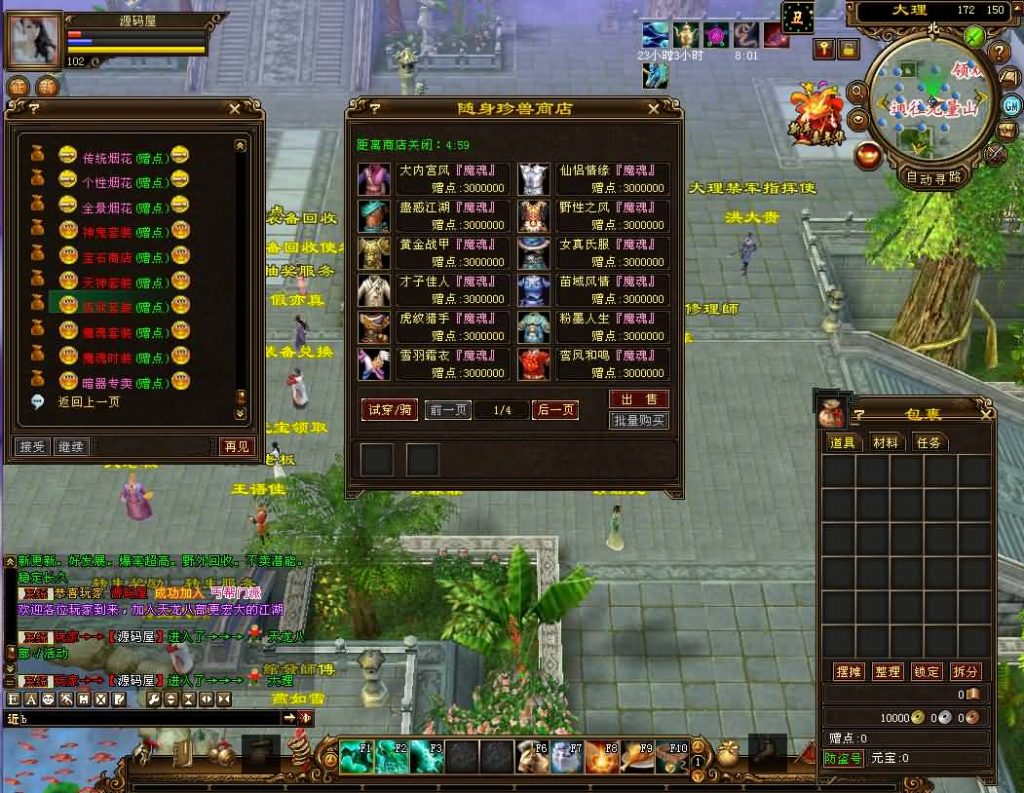Screen dimensions: 1024x793
Task: Click the 批量购买 bulk purchase button
Action: 639,421
